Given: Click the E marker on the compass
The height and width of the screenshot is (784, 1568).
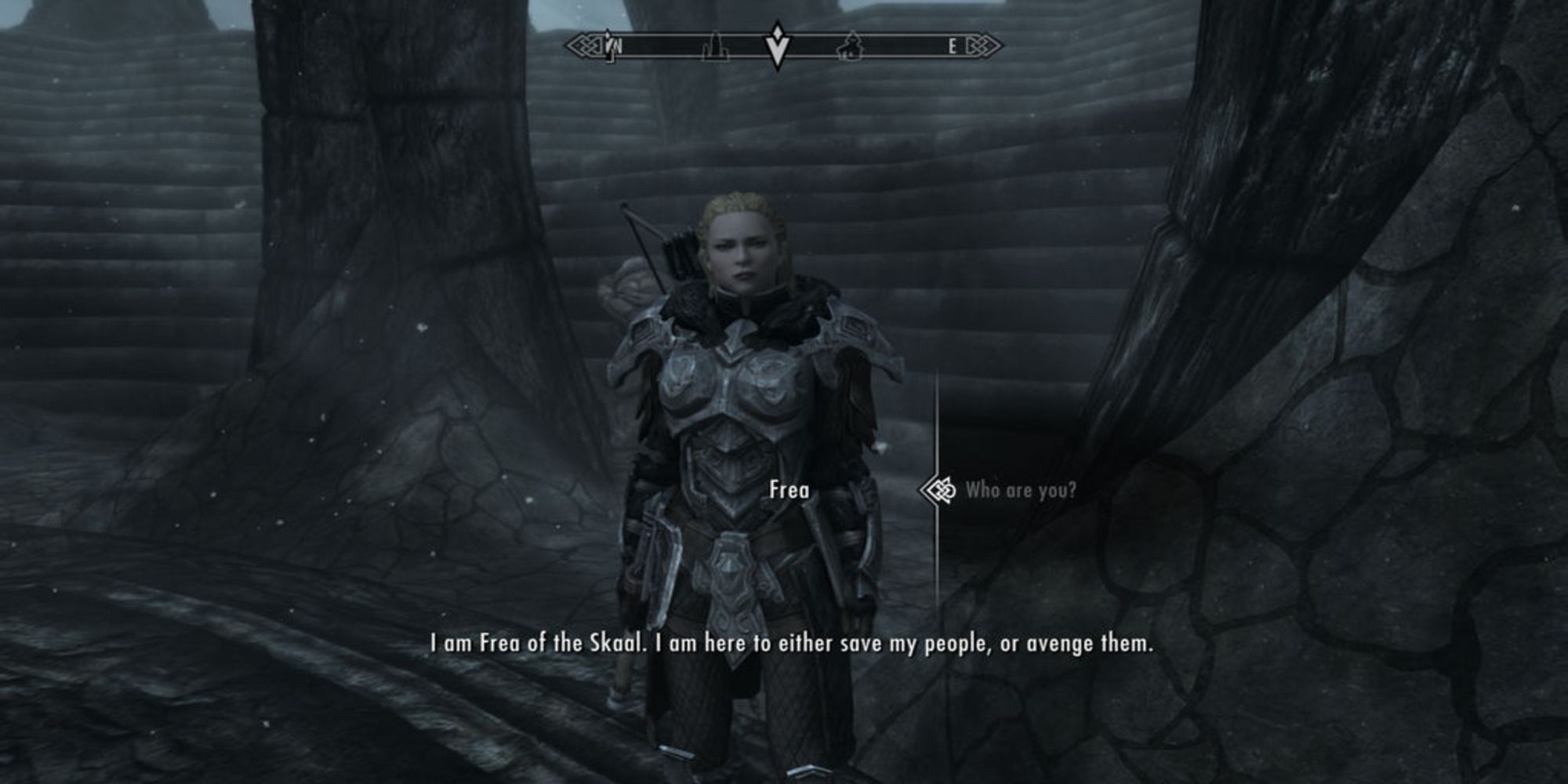Looking at the screenshot, I should (x=953, y=45).
